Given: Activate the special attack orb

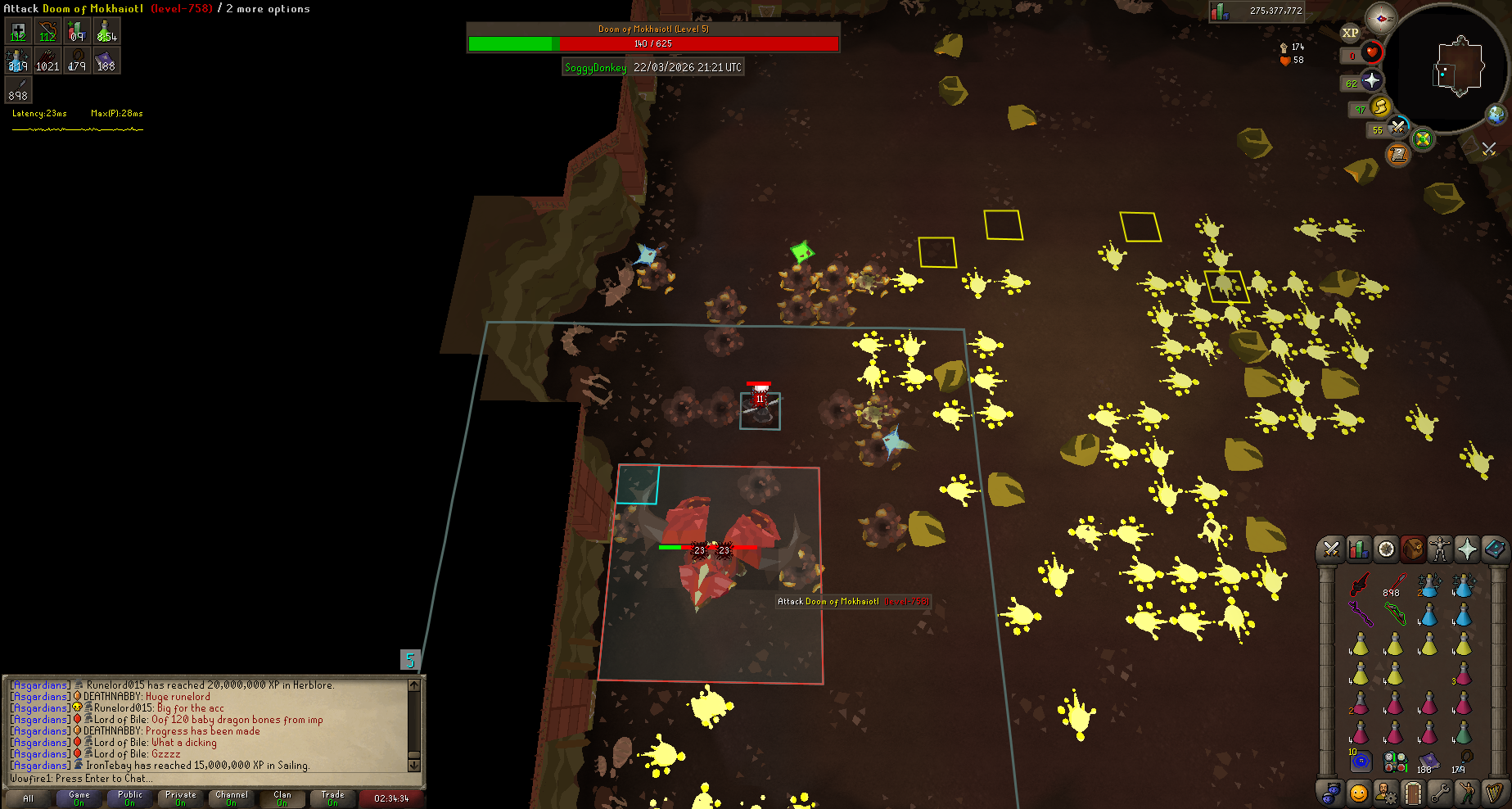Looking at the screenshot, I should [x=1397, y=128].
